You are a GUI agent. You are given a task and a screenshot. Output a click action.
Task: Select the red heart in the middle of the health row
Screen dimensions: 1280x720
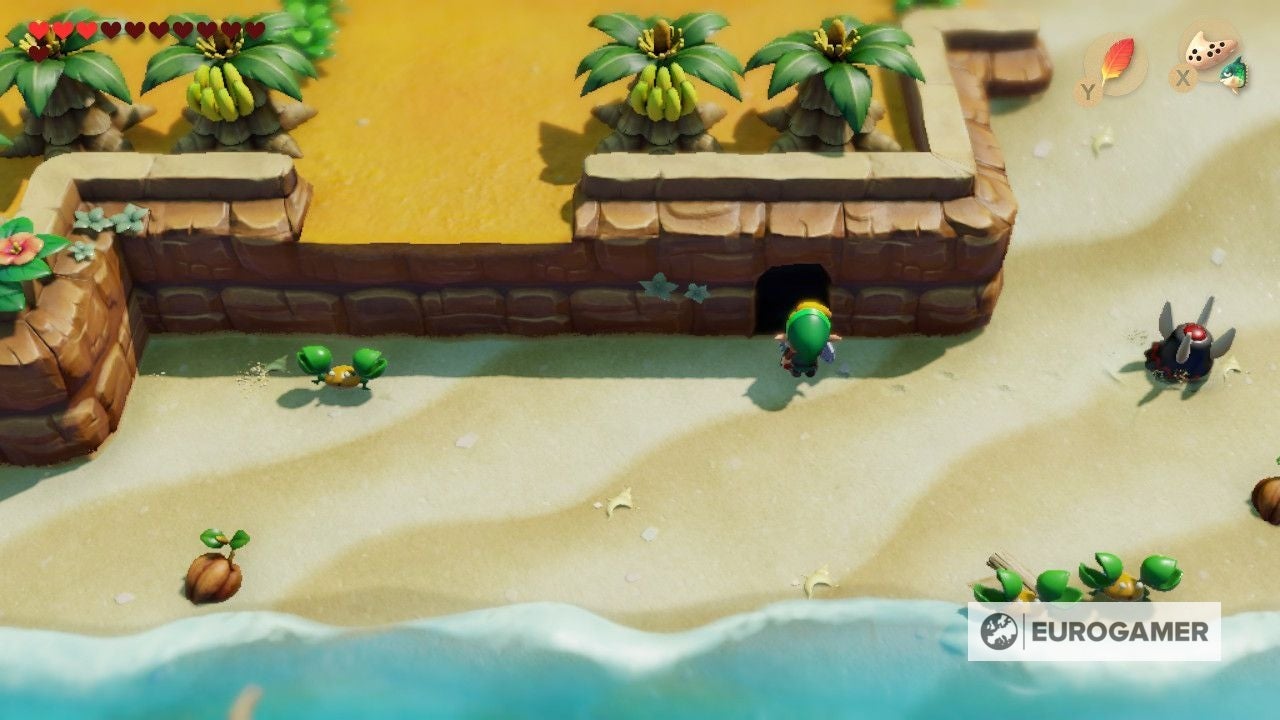(x=62, y=29)
